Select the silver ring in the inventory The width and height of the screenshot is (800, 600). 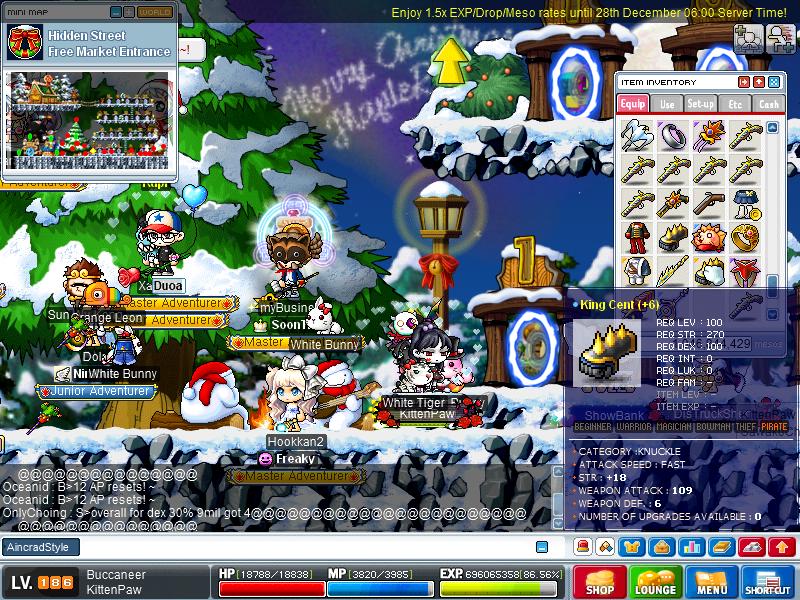tap(672, 135)
